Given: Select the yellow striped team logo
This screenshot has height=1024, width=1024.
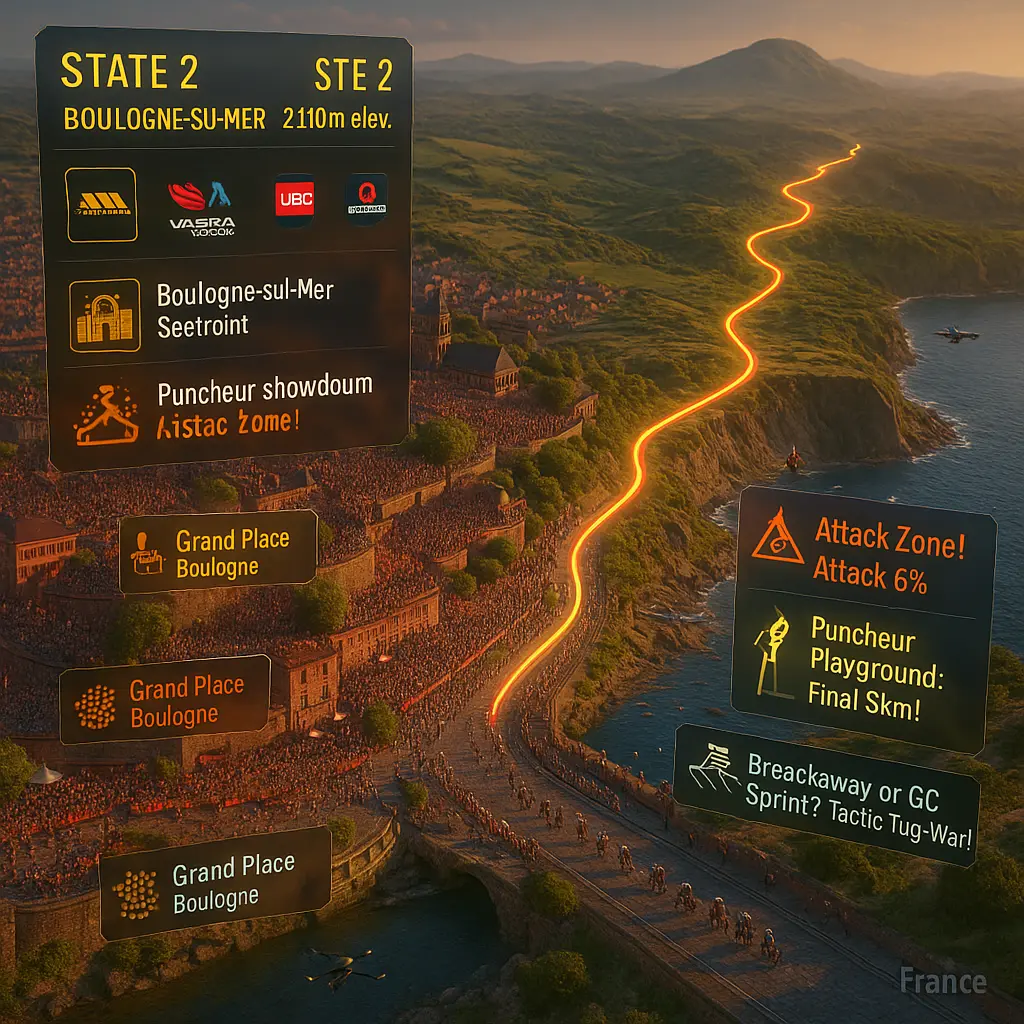Looking at the screenshot, I should [x=101, y=204].
